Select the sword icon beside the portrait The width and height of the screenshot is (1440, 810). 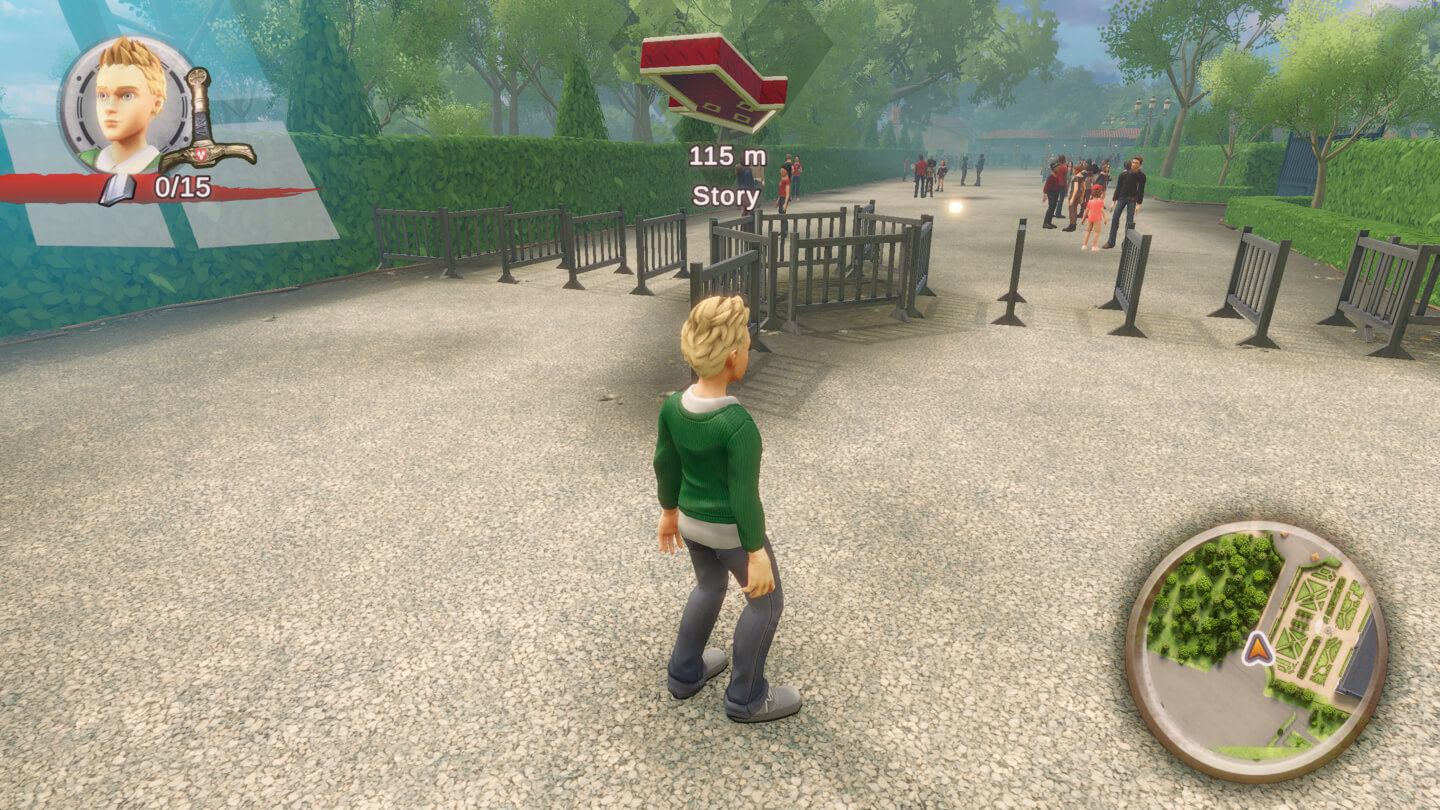[205, 122]
